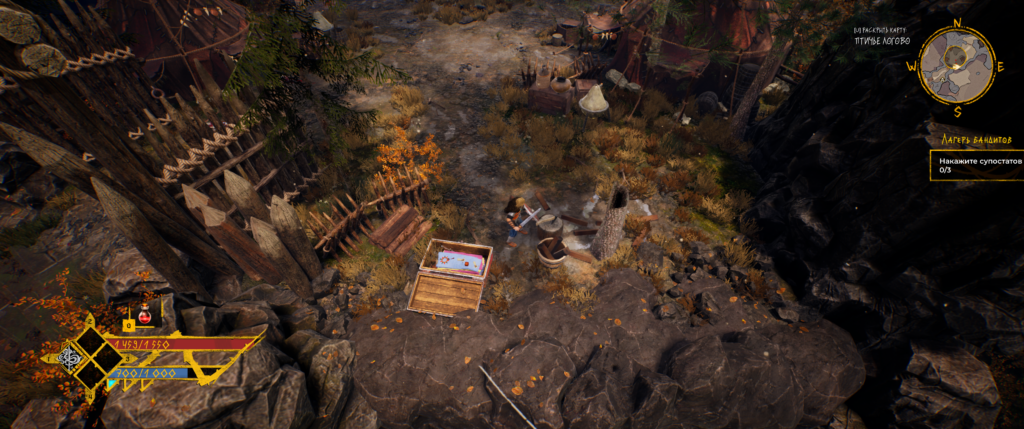Click the 'Лагерь бандитов' quest title
This screenshot has height=429, width=1024.
962,140
